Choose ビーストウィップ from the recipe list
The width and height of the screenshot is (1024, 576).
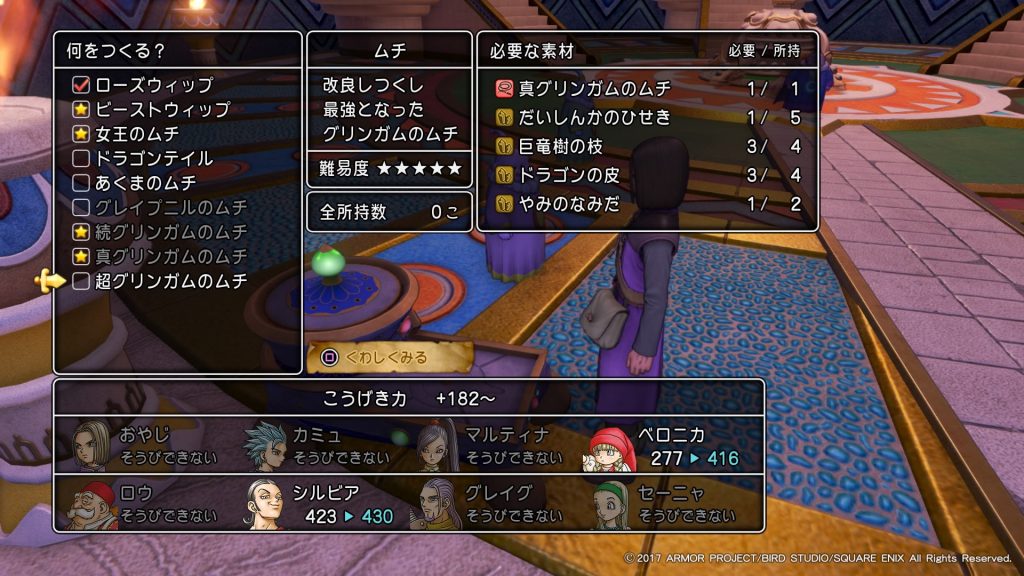(162, 110)
